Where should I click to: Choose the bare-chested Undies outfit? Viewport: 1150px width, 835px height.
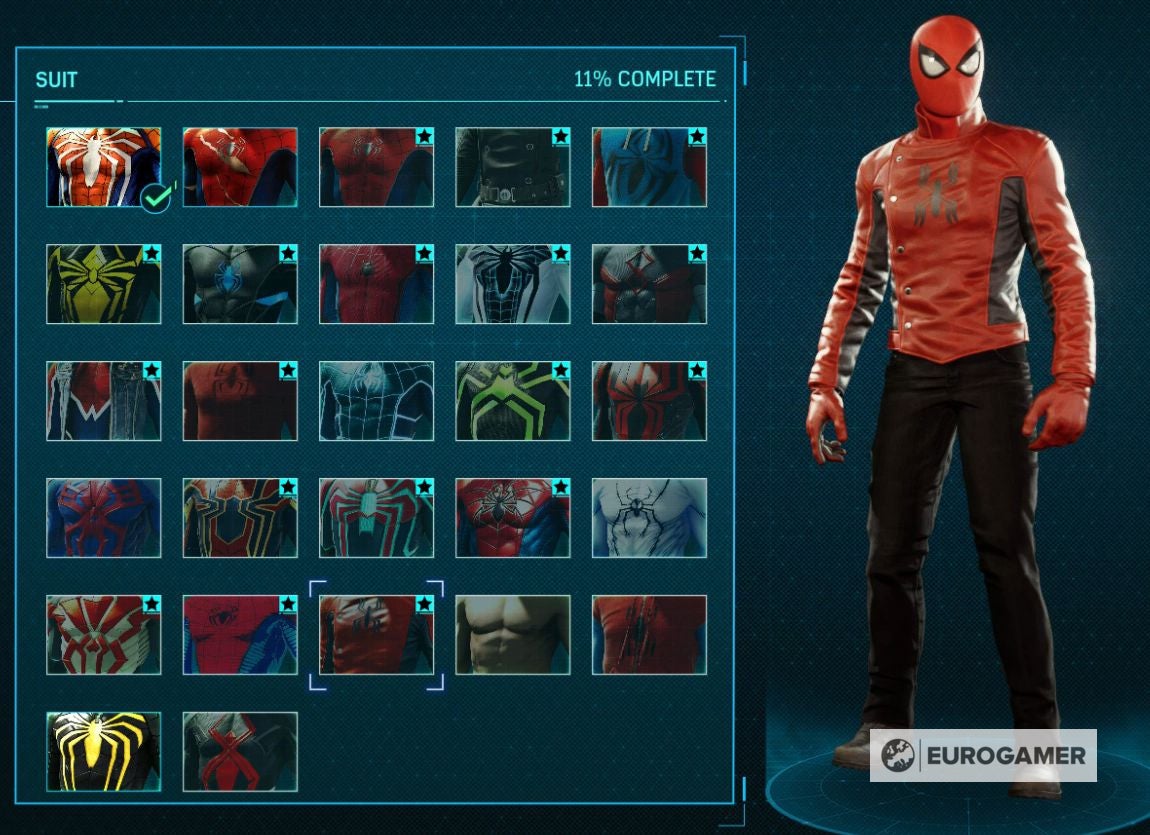click(512, 635)
